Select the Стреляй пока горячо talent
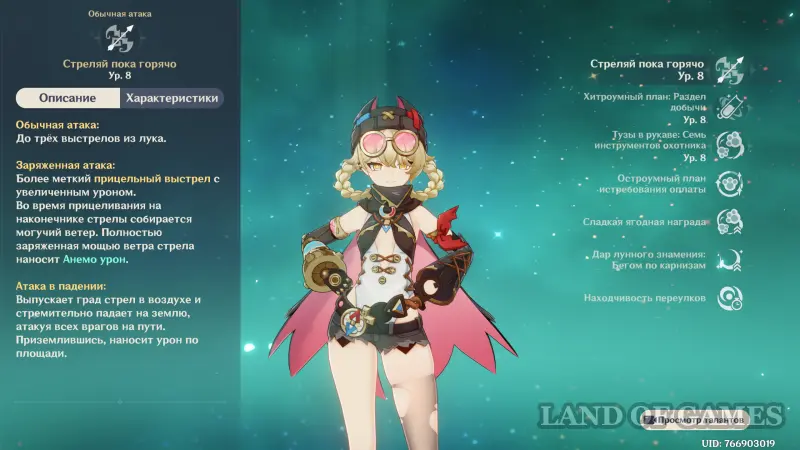 (x=728, y=69)
